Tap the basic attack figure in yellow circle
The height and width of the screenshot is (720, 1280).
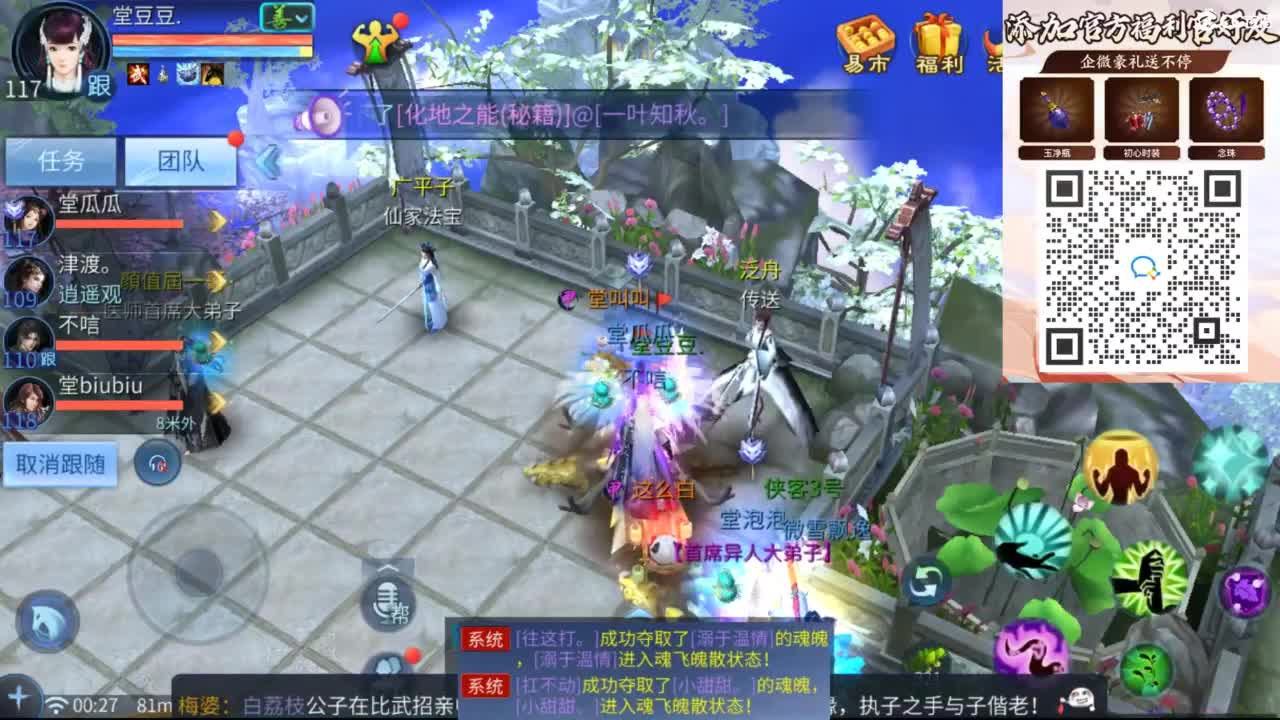pos(1120,468)
